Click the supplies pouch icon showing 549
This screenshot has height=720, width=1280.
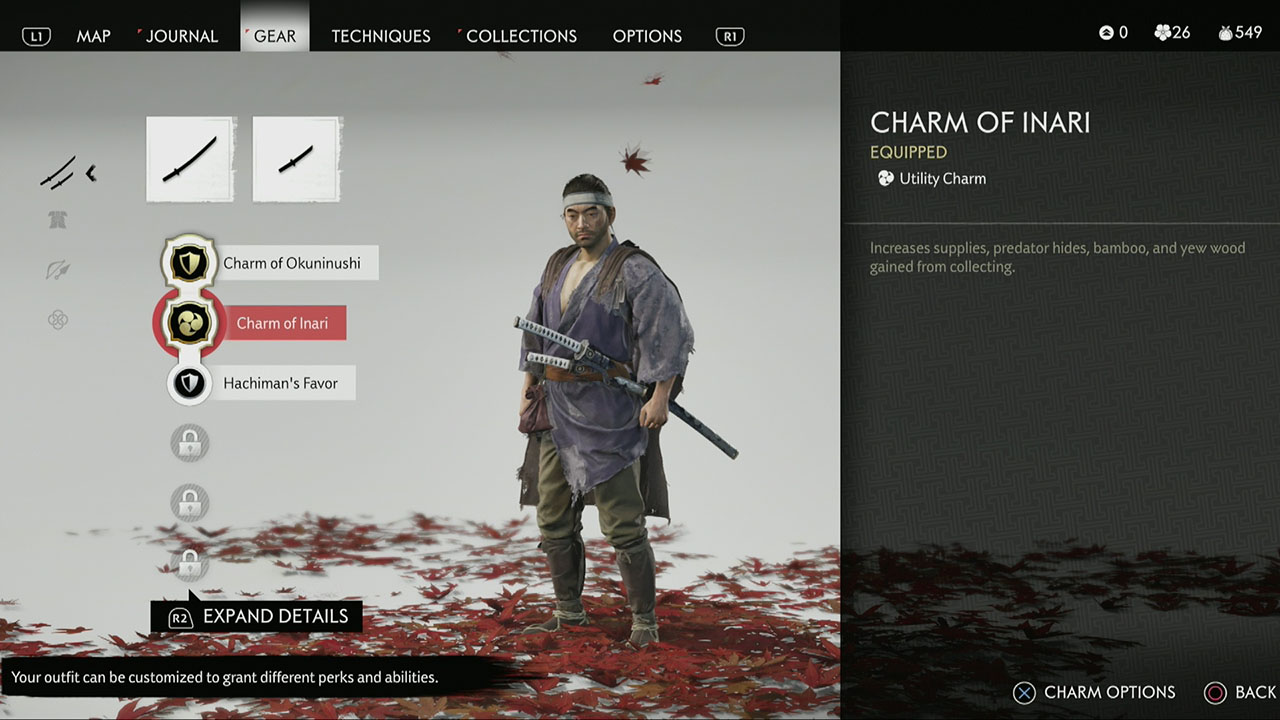tap(1225, 32)
